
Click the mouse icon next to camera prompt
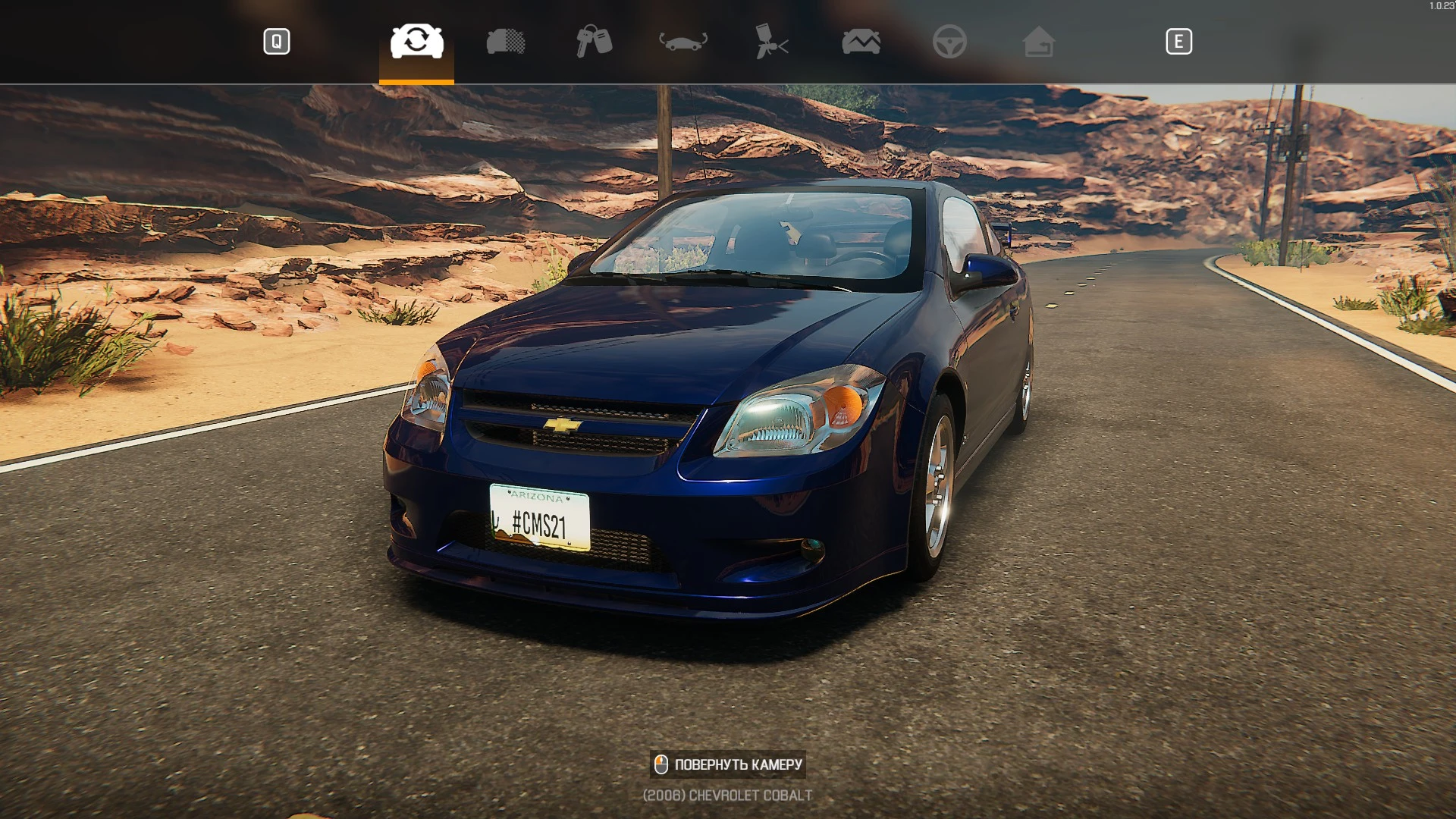click(x=663, y=764)
